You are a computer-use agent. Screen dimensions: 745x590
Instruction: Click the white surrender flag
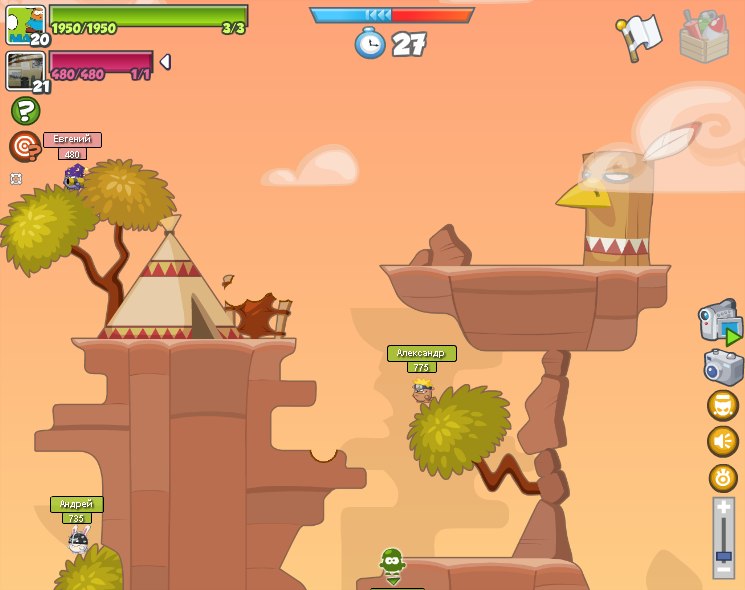click(x=639, y=38)
